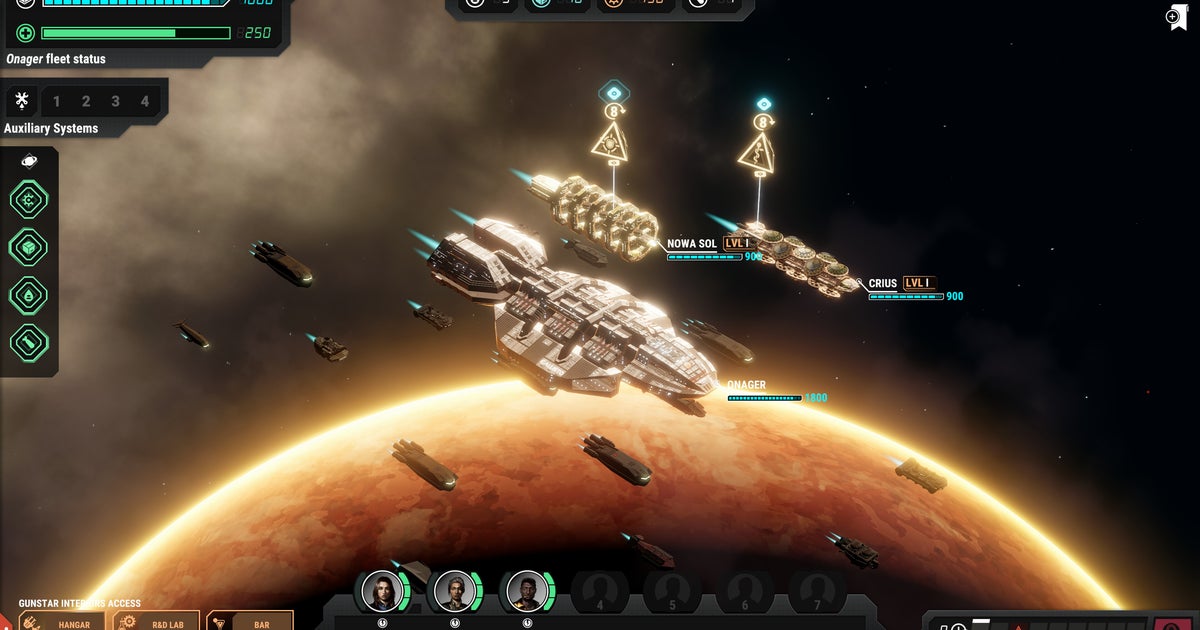Select the Crius medical snake triangle marker
1200x630 pixels.
click(757, 153)
